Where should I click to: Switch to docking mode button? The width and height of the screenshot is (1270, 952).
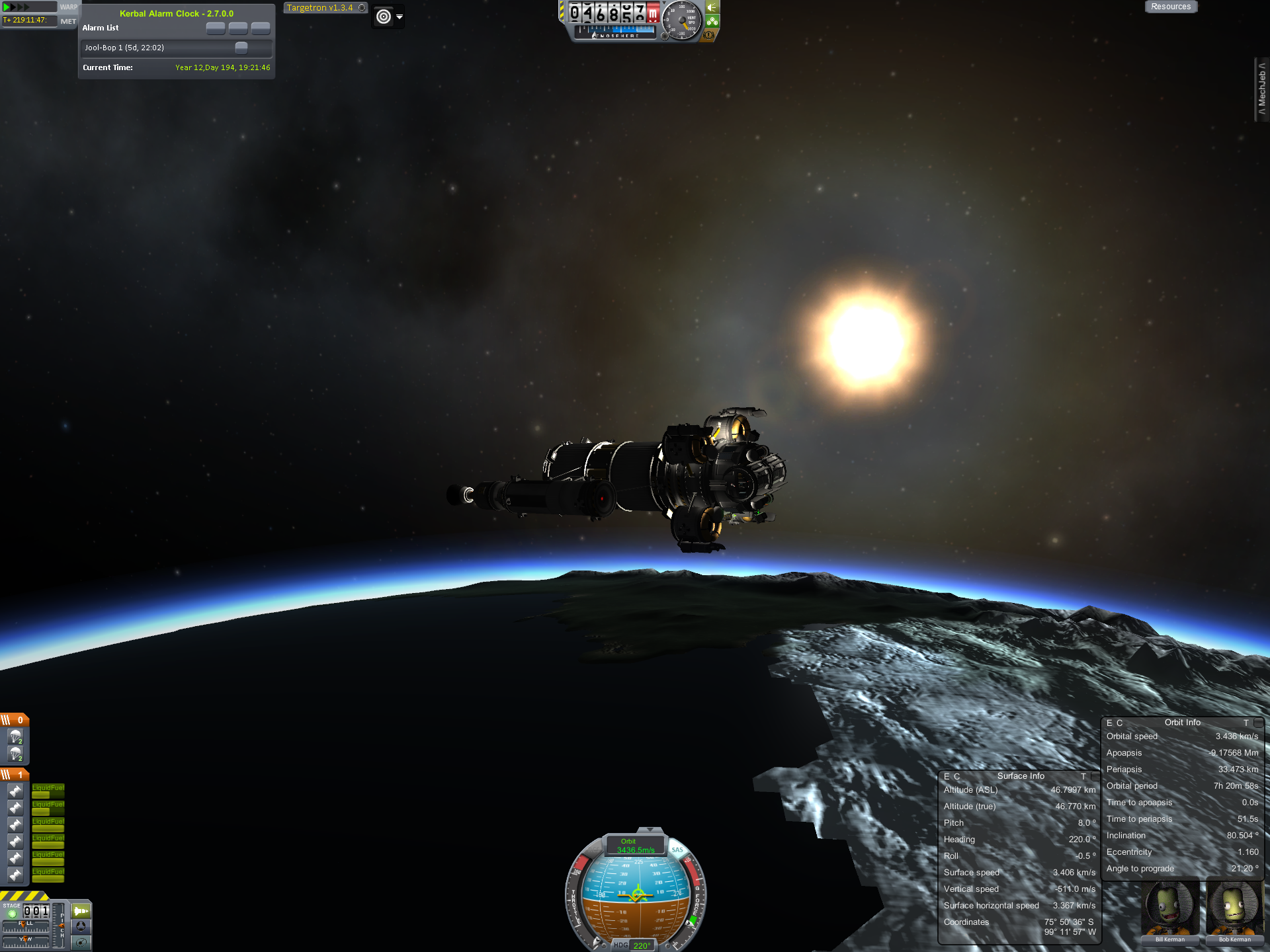[x=81, y=926]
